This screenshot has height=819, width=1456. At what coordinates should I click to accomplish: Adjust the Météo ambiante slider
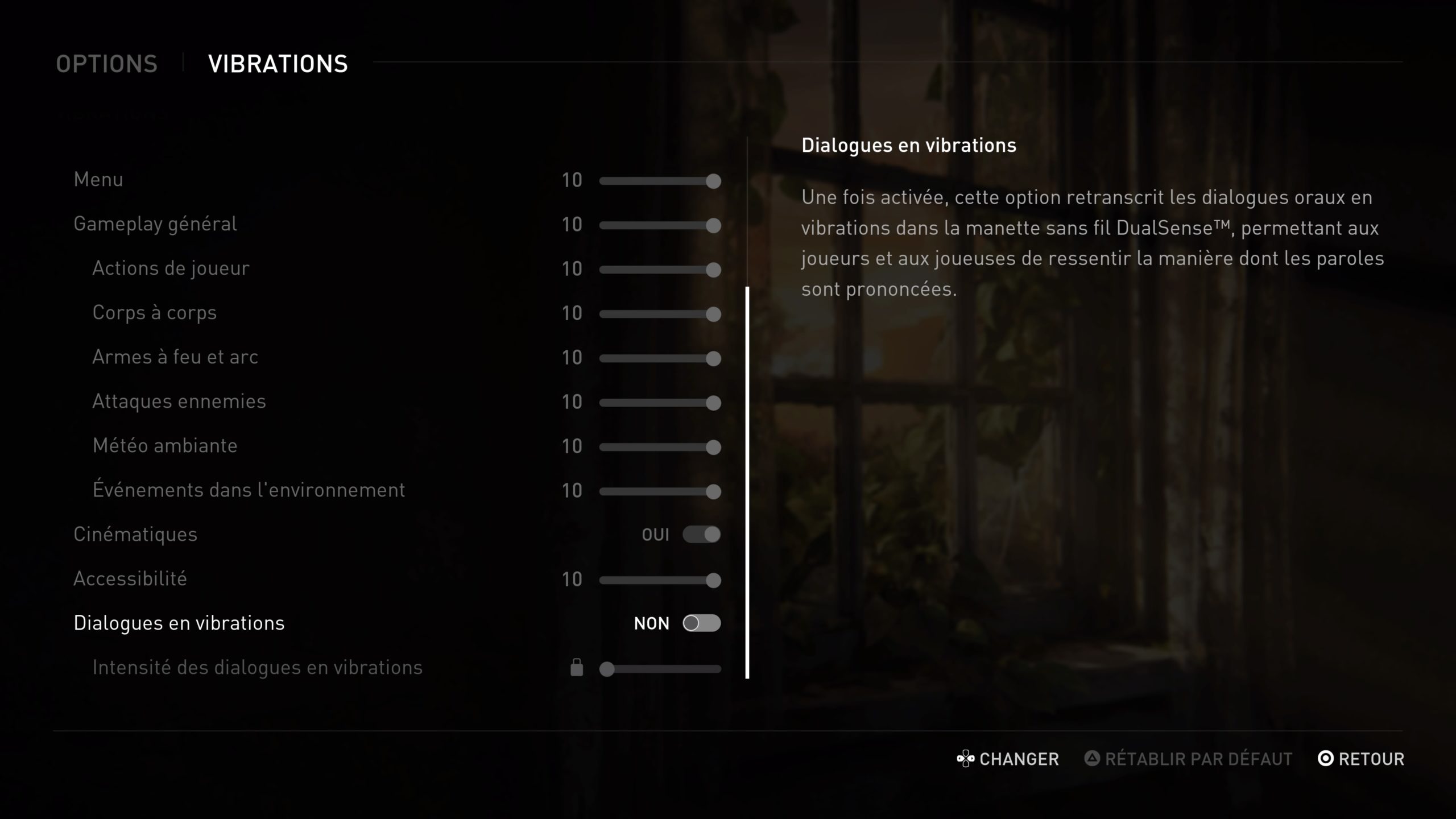click(x=660, y=447)
